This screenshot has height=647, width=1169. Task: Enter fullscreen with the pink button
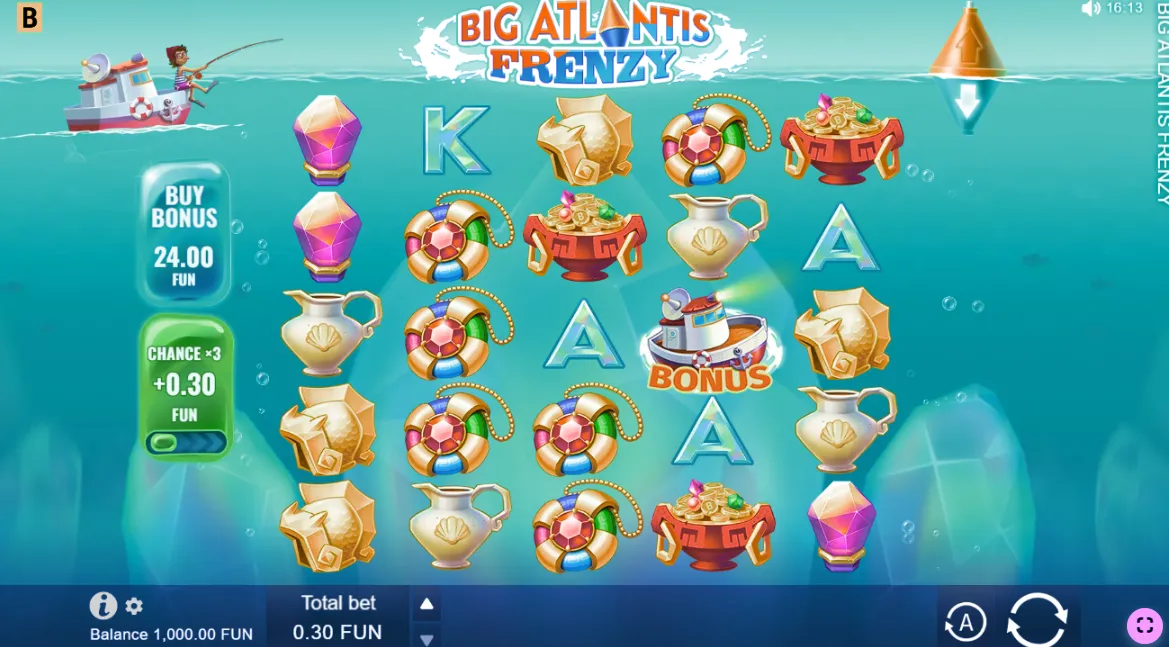pos(1145,625)
